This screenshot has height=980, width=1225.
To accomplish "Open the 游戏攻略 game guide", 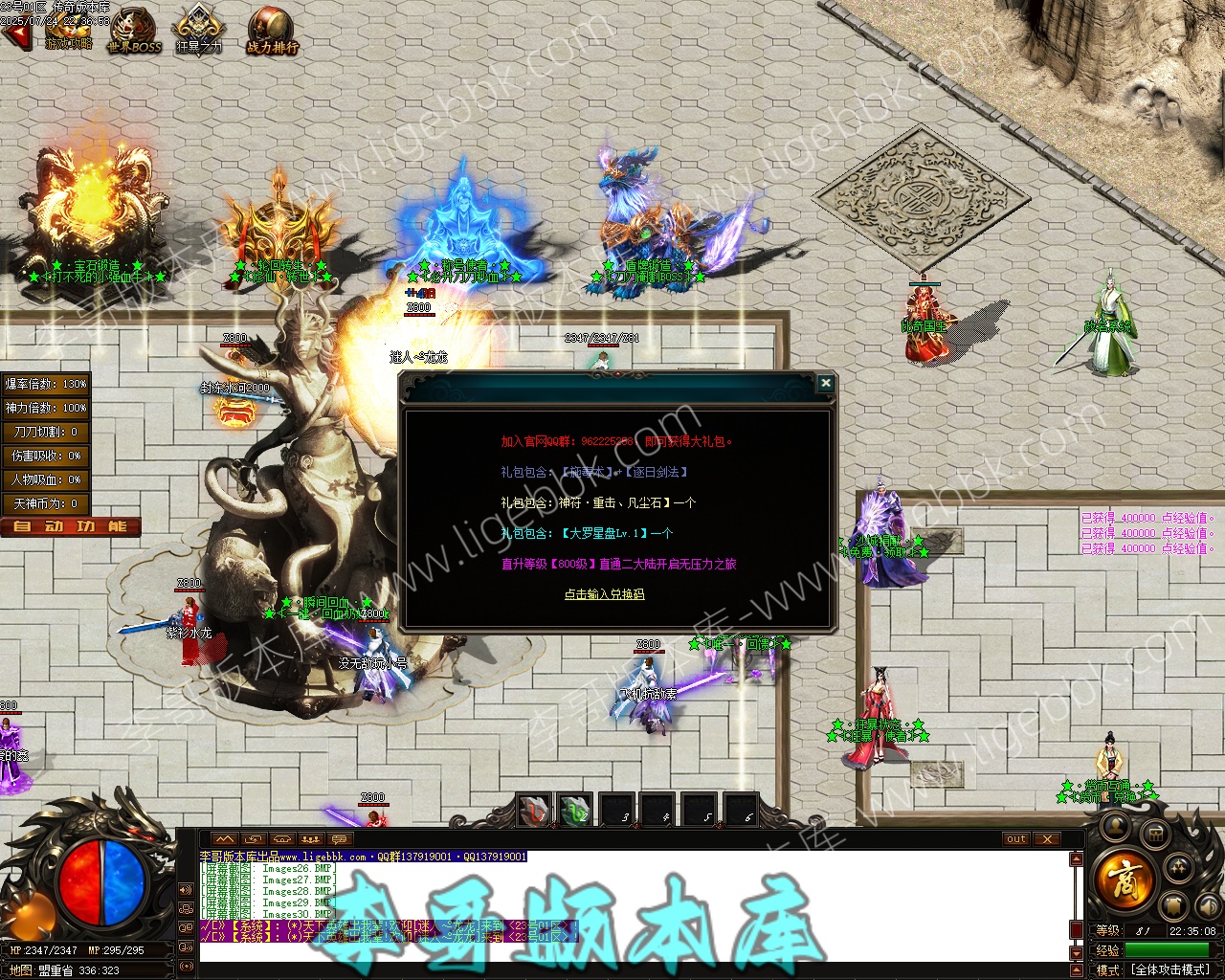I will tap(68, 31).
